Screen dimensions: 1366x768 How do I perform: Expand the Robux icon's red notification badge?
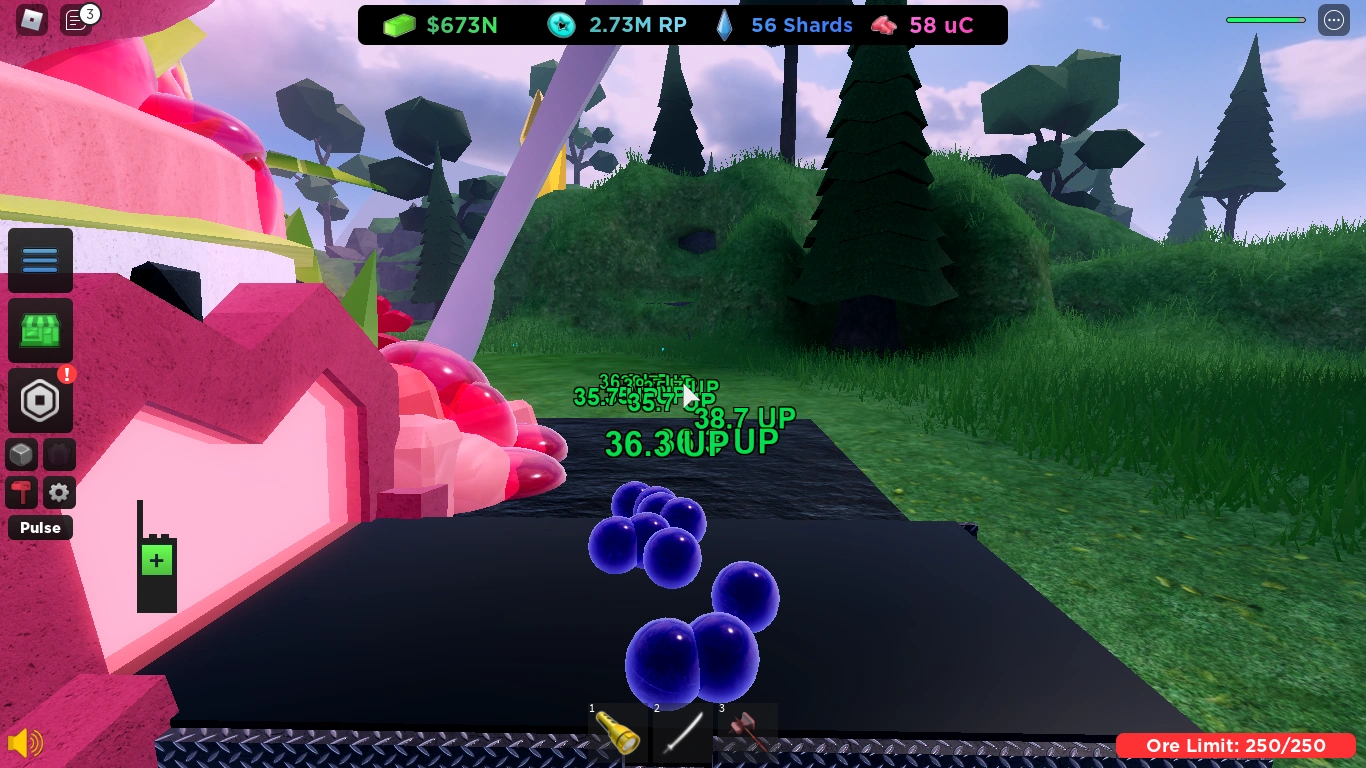pos(65,374)
